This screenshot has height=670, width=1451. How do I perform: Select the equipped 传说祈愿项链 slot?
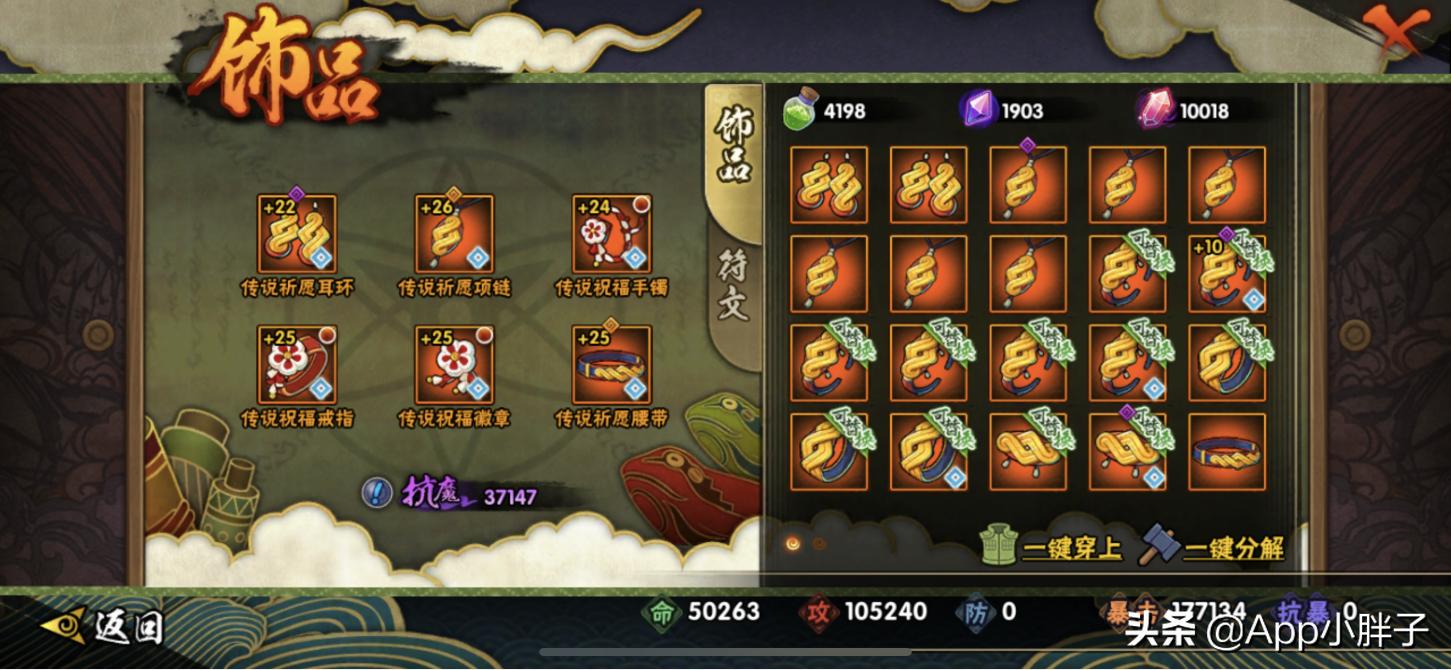pyautogui.click(x=454, y=233)
